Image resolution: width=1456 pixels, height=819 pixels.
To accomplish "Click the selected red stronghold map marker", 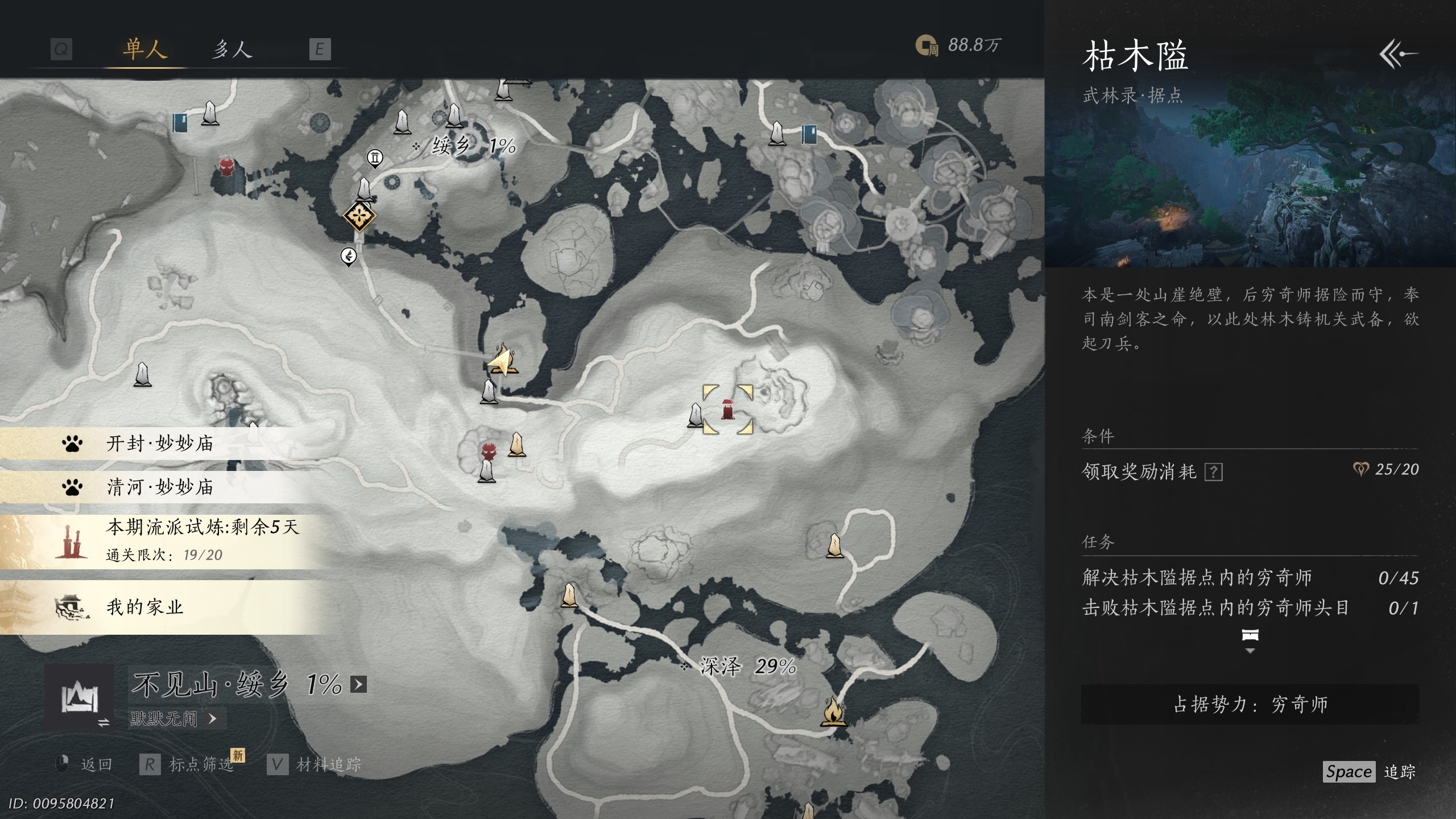I will coord(727,409).
